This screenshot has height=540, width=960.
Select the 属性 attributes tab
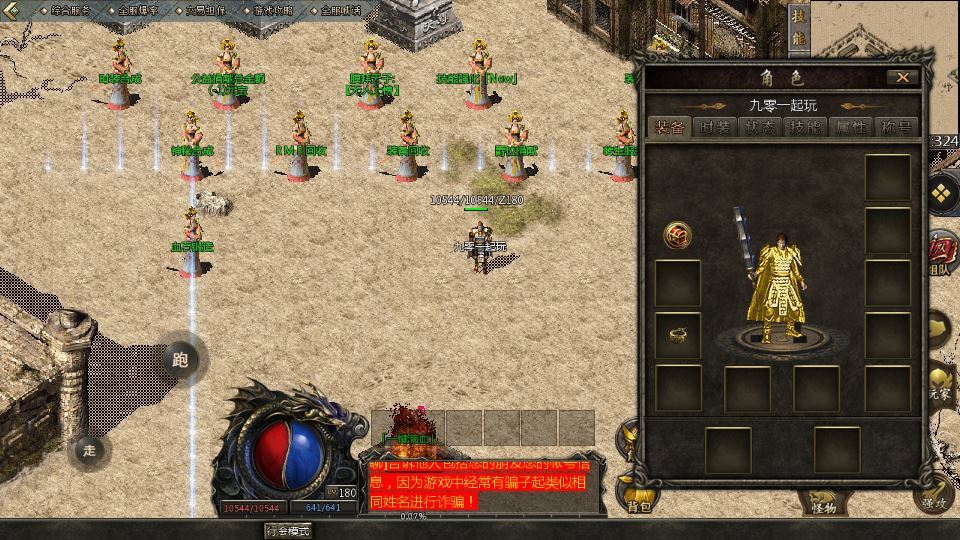tap(850, 127)
